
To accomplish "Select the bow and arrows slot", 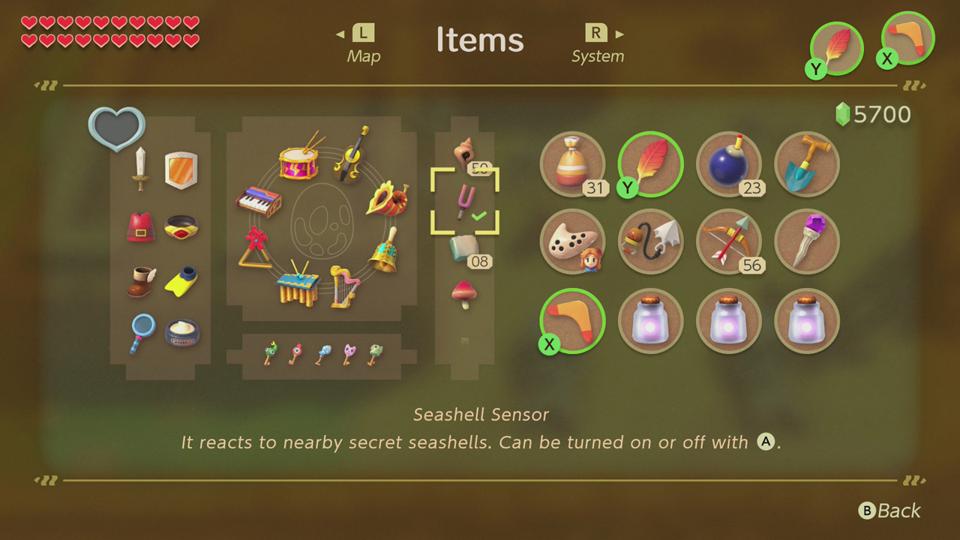I will [728, 242].
